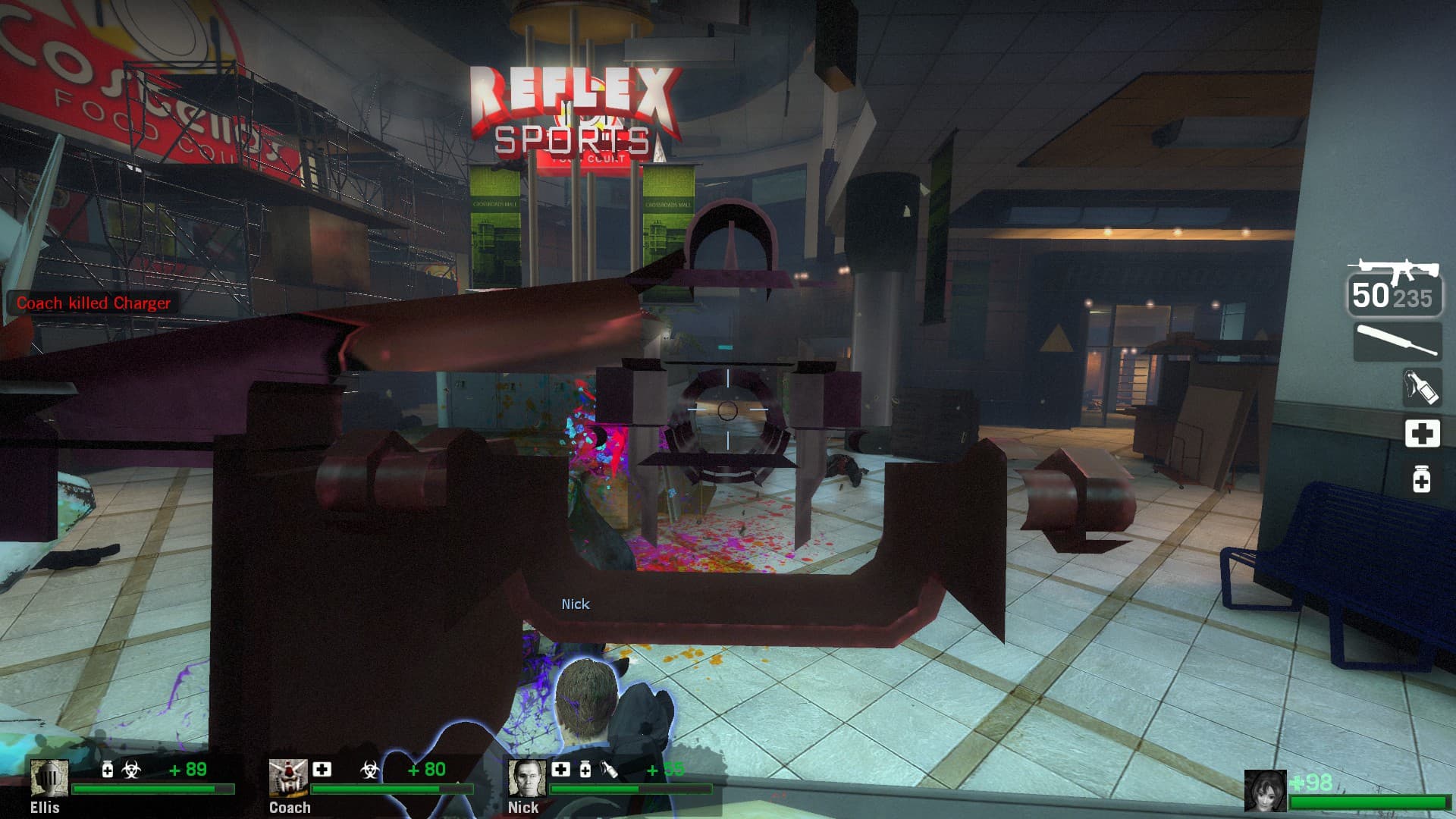Equip the Molotov bottle slot

click(x=1421, y=388)
